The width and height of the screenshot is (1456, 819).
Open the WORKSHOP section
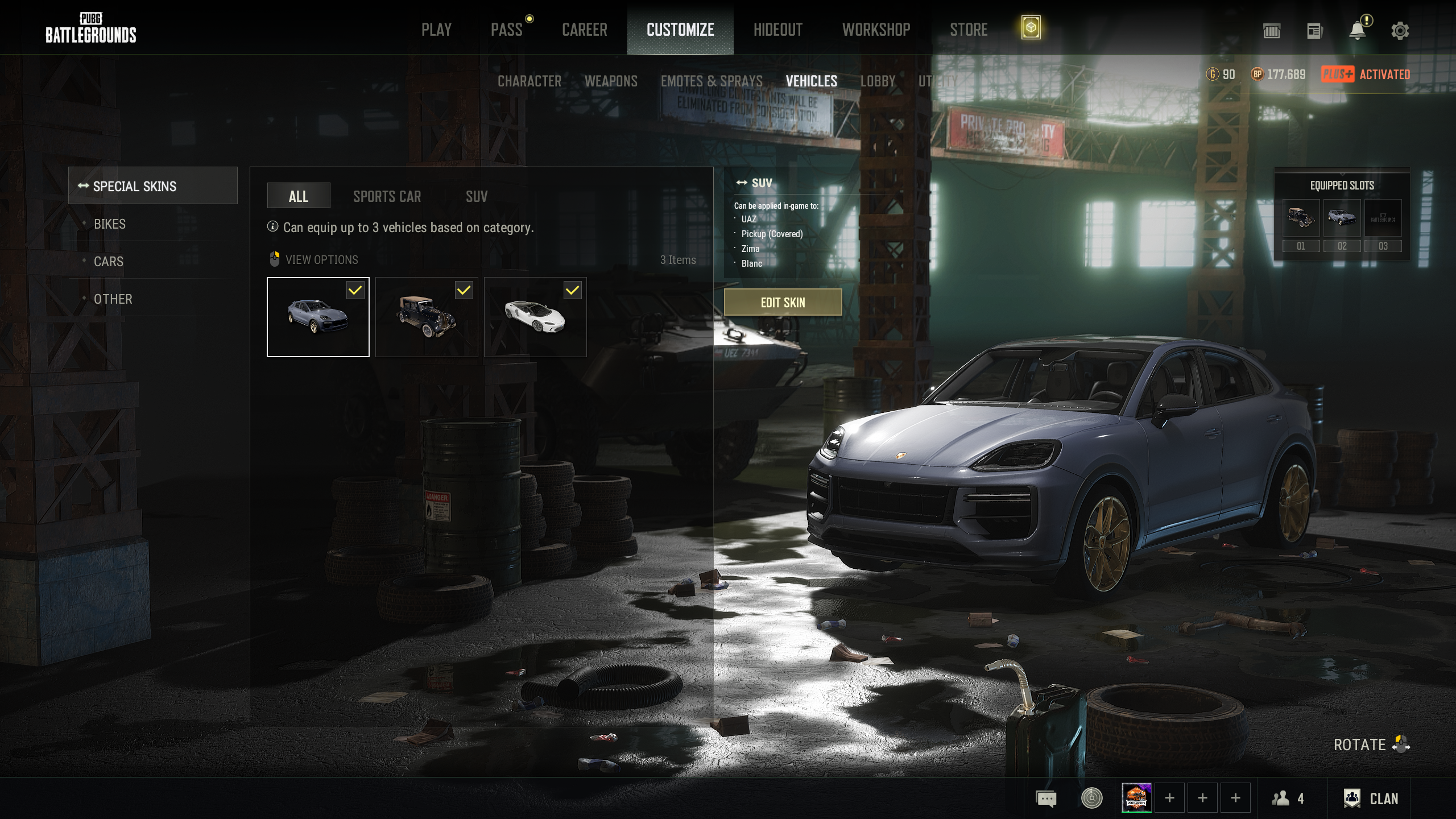tap(876, 30)
